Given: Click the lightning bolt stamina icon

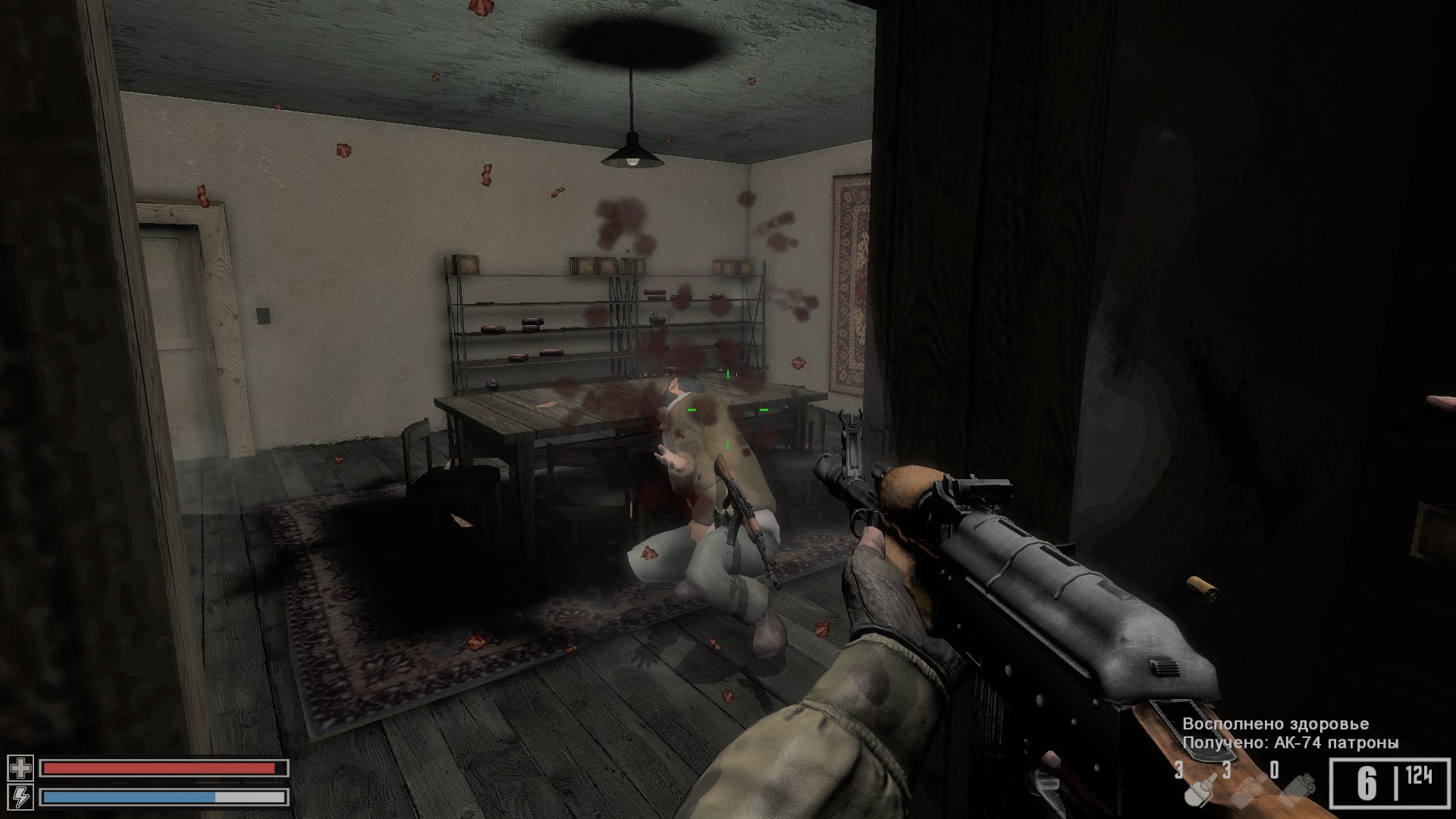Looking at the screenshot, I should coord(20,797).
